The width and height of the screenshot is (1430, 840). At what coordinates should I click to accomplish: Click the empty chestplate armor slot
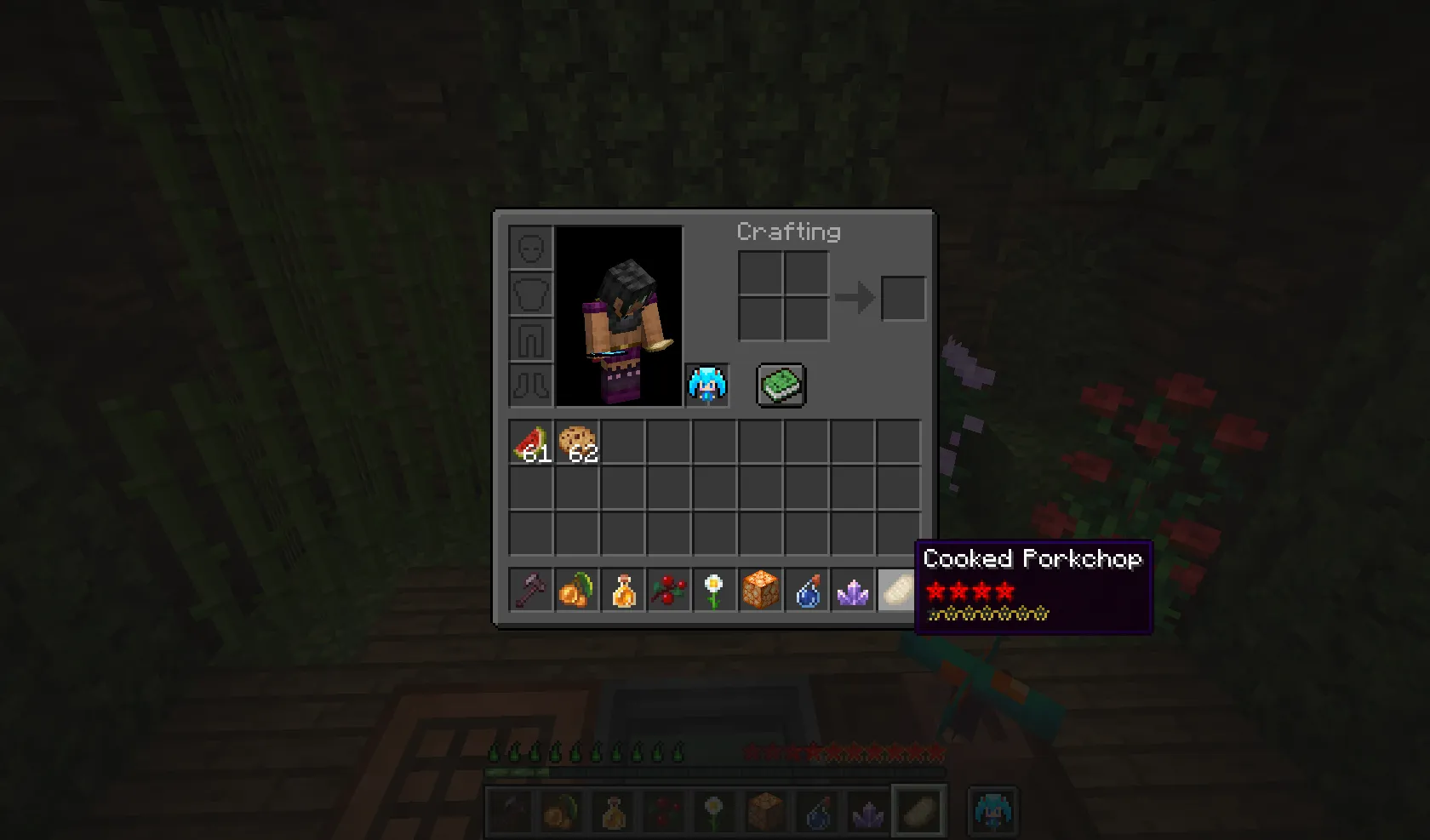pyautogui.click(x=529, y=292)
